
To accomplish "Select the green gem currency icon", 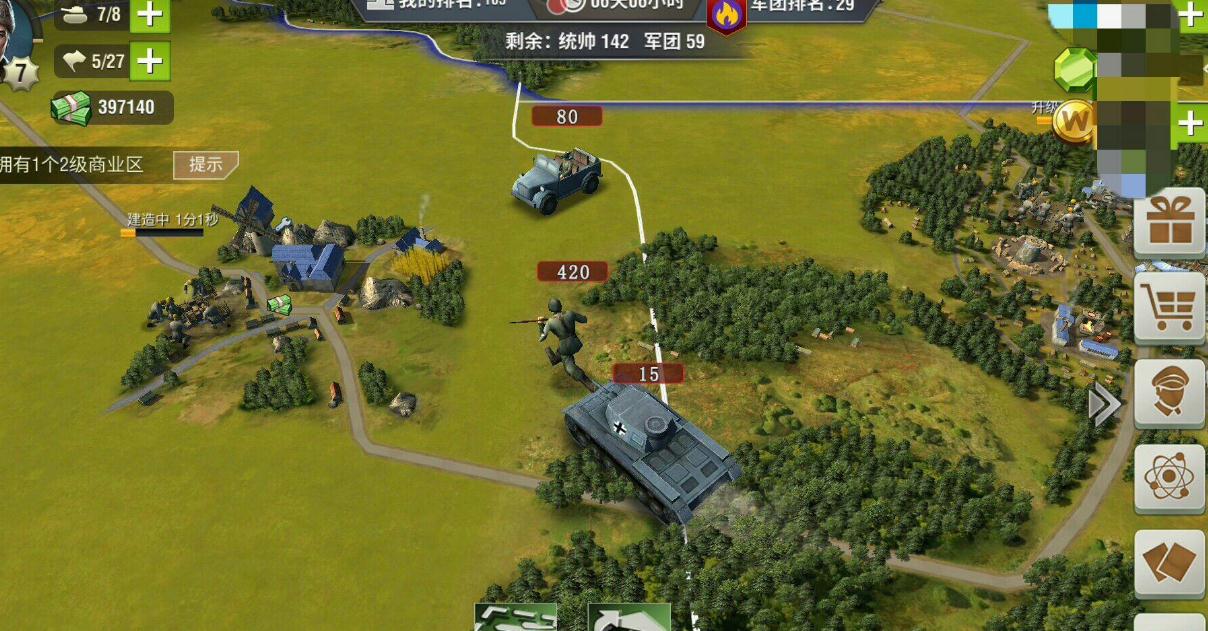I will coord(1075,68).
